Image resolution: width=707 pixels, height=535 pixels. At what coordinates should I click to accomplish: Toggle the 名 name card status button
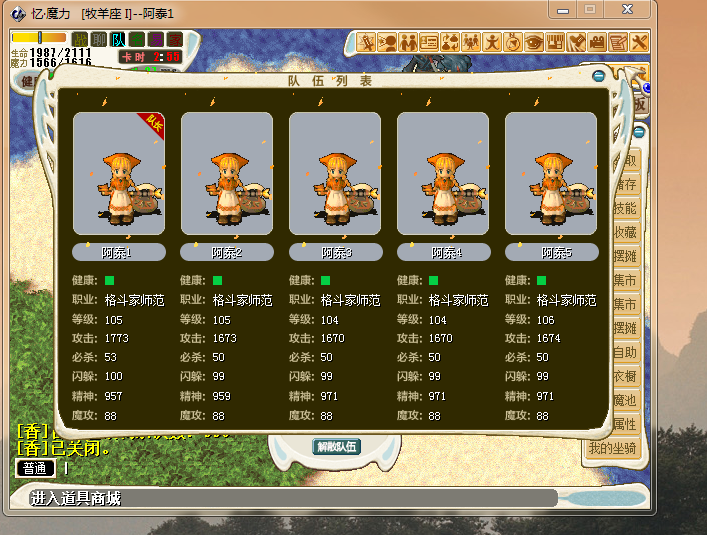pyautogui.click(x=137, y=39)
